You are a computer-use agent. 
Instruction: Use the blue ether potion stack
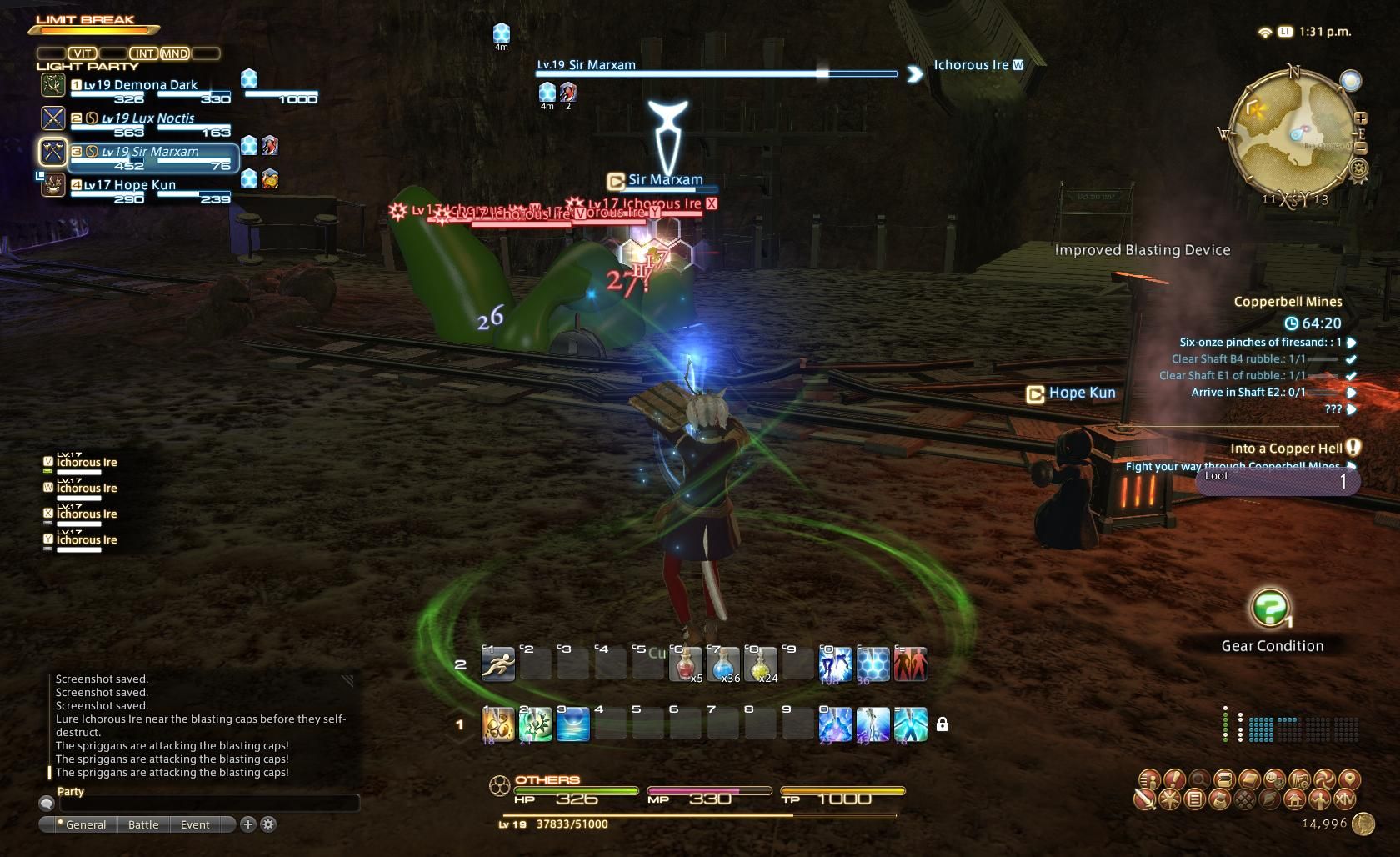pos(723,664)
